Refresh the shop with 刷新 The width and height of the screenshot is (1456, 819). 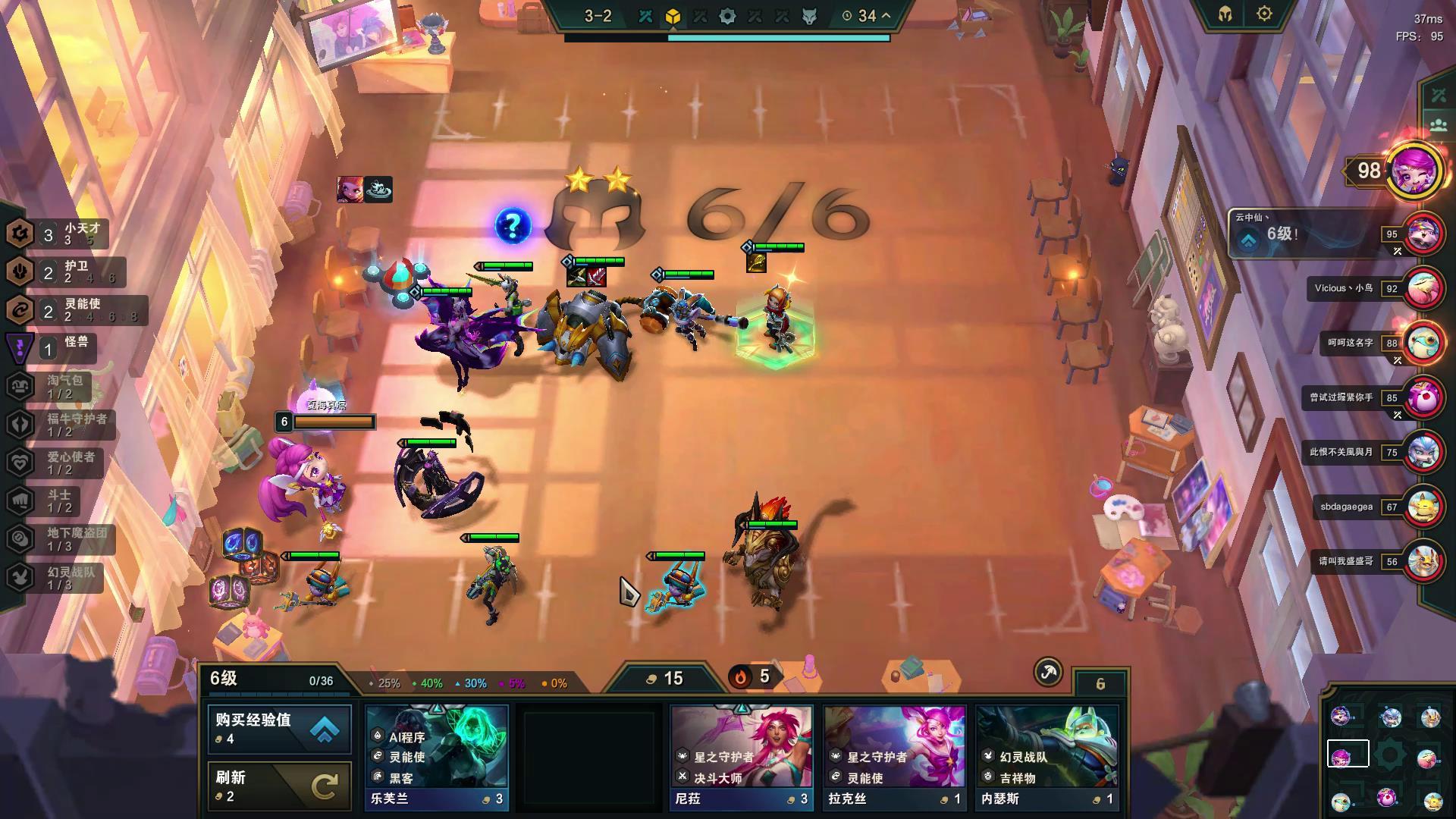tap(279, 785)
